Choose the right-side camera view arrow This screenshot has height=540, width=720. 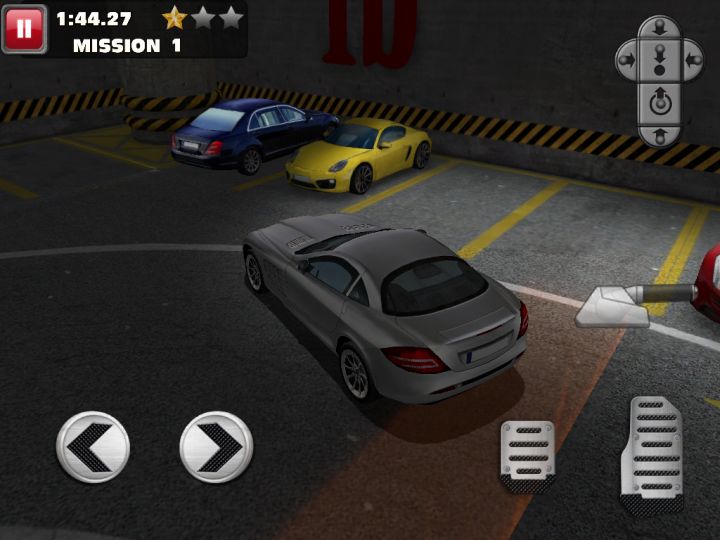[x=692, y=60]
